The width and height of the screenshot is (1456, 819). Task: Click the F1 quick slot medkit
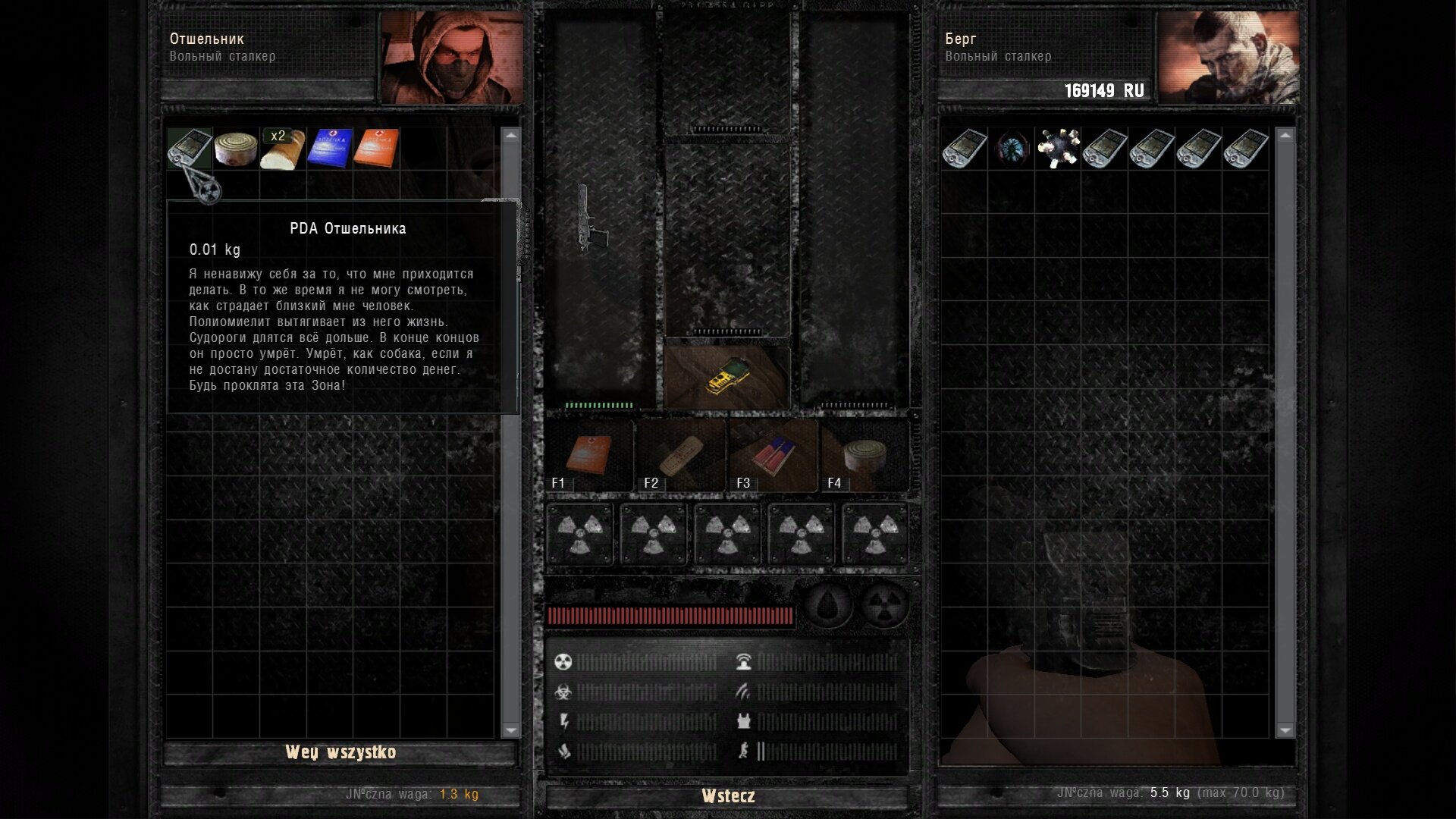pos(590,457)
